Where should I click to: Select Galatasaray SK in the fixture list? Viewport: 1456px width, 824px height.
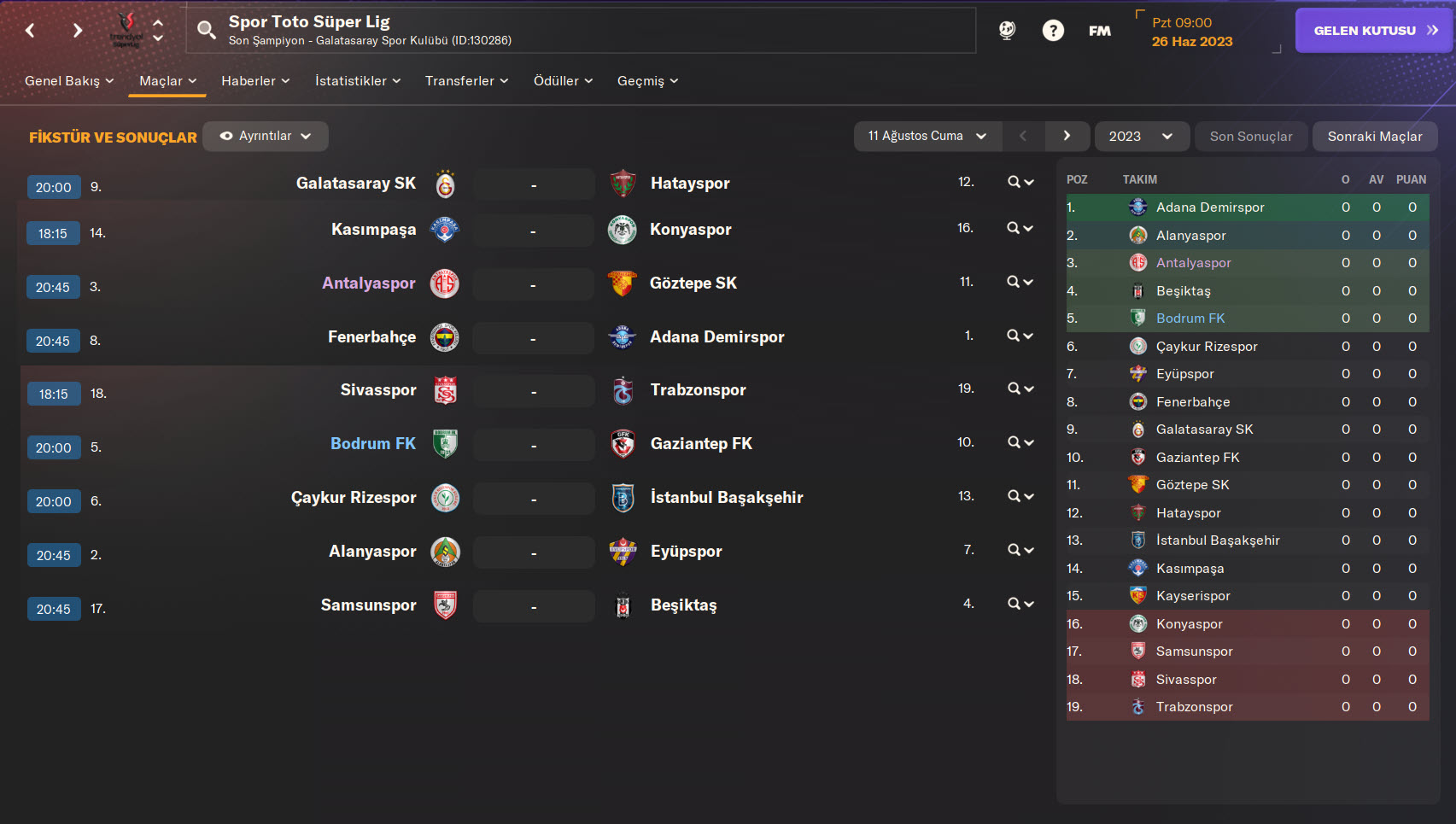(x=355, y=184)
